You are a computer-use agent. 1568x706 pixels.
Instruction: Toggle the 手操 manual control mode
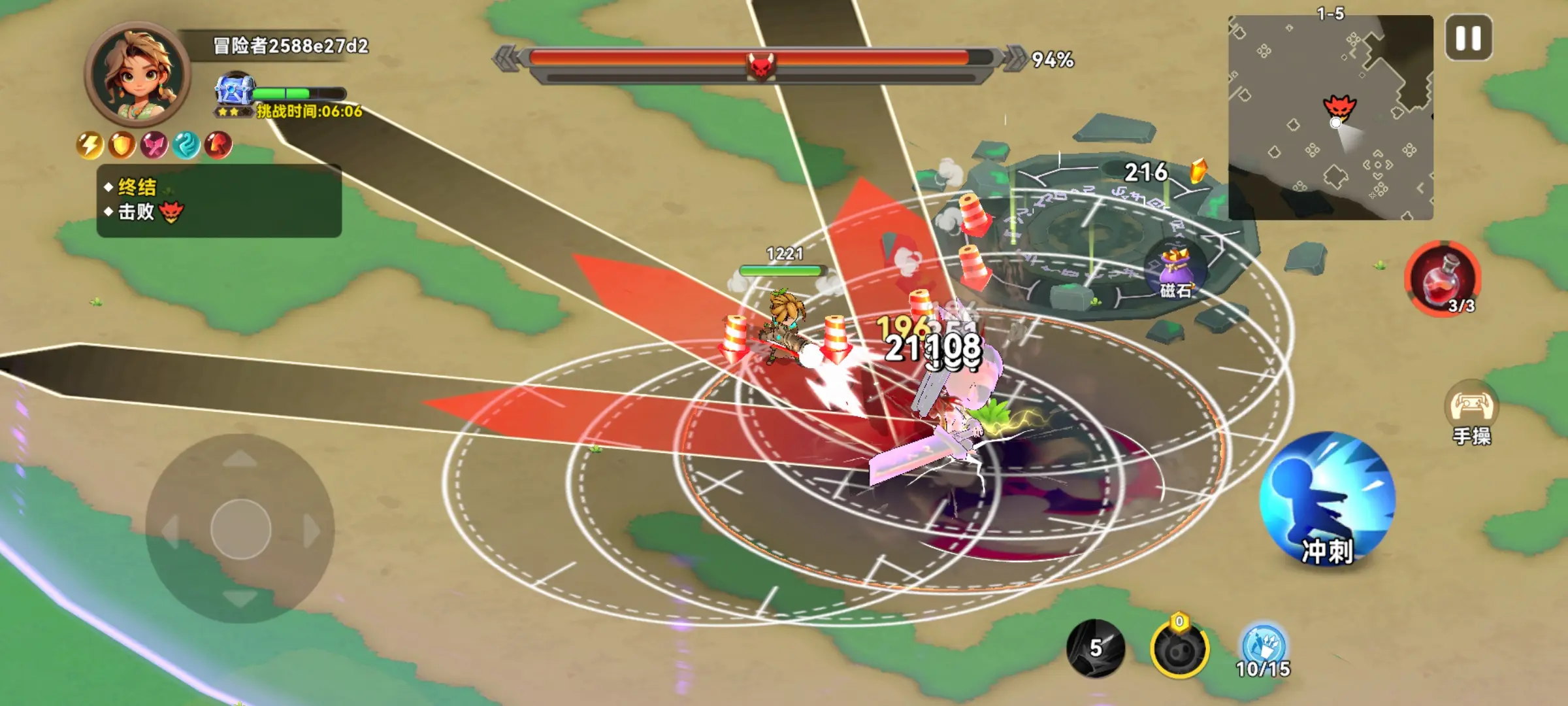(x=1471, y=413)
